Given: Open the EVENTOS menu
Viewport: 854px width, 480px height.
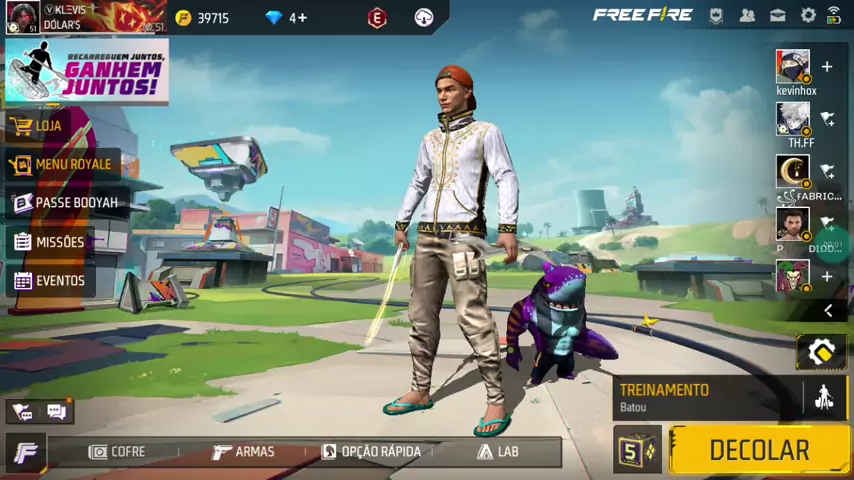Looking at the screenshot, I should point(59,281).
